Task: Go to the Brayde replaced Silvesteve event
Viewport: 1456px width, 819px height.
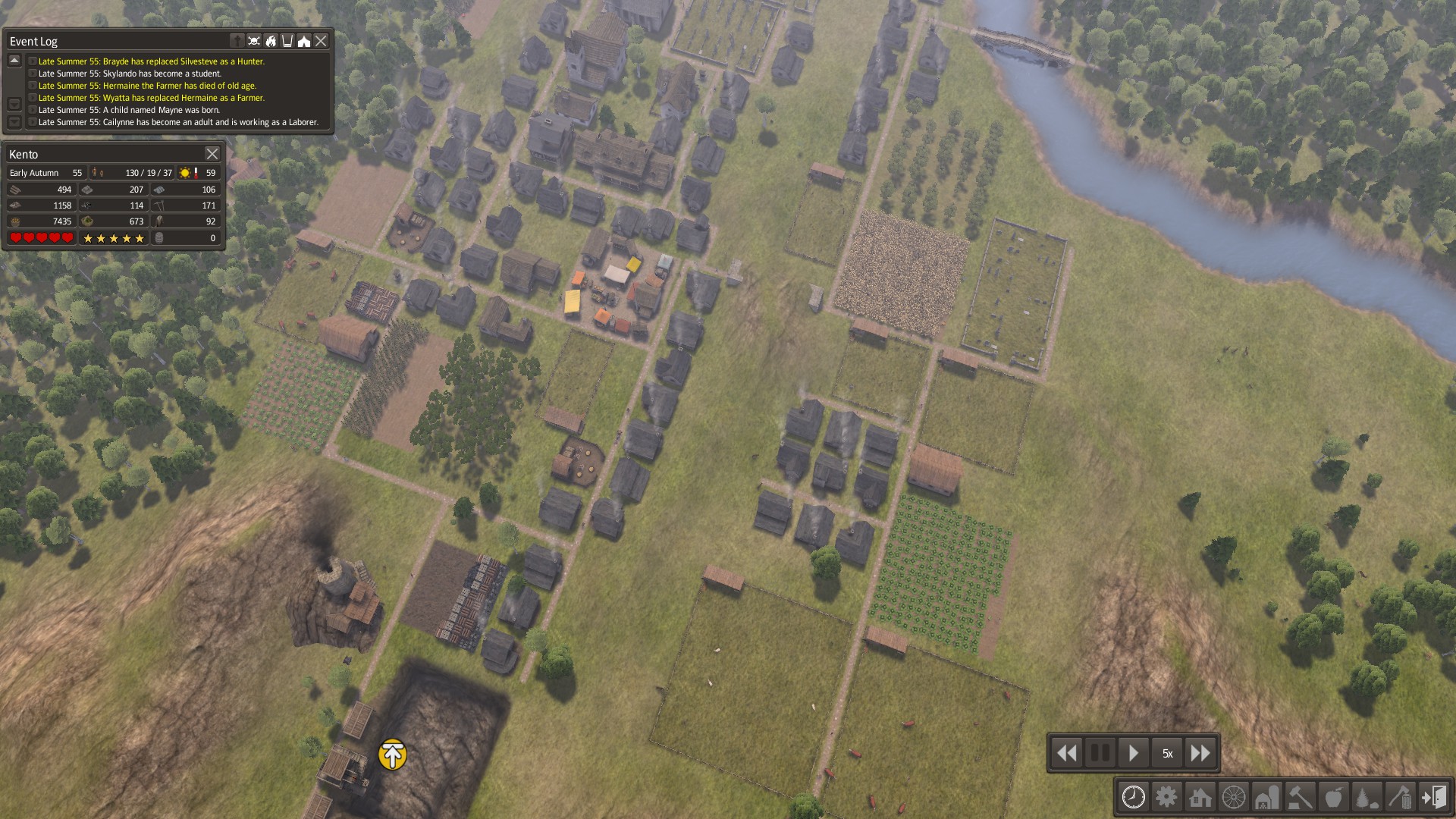Action: [x=151, y=61]
